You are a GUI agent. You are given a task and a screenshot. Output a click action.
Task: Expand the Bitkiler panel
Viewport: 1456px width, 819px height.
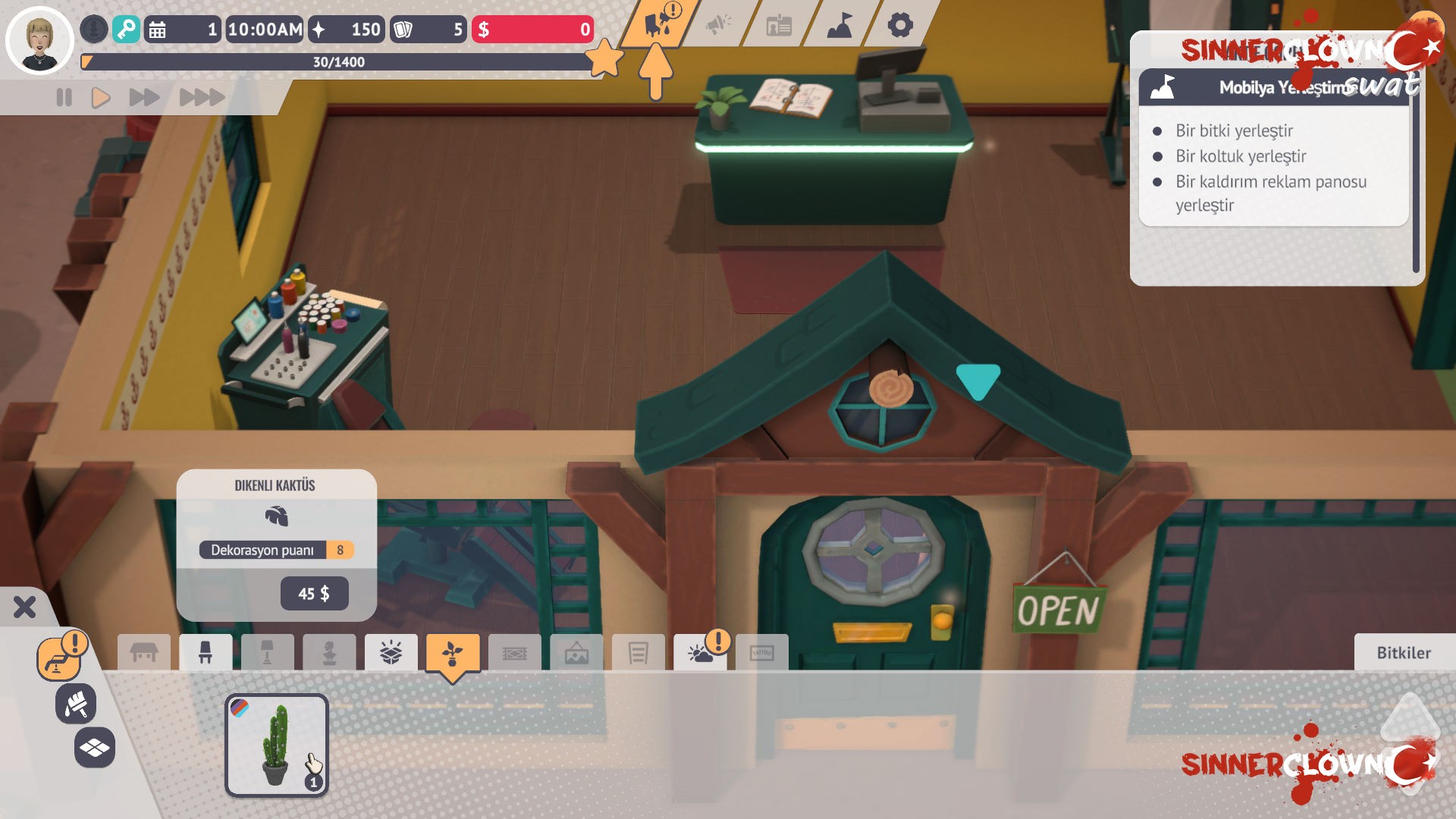pyautogui.click(x=1404, y=653)
